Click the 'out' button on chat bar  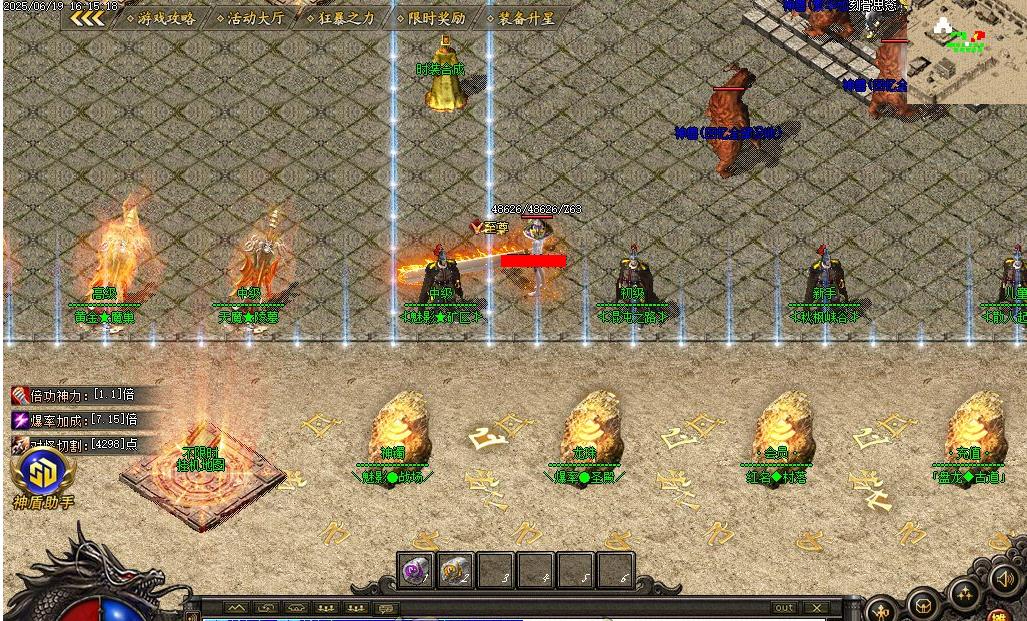pyautogui.click(x=784, y=608)
